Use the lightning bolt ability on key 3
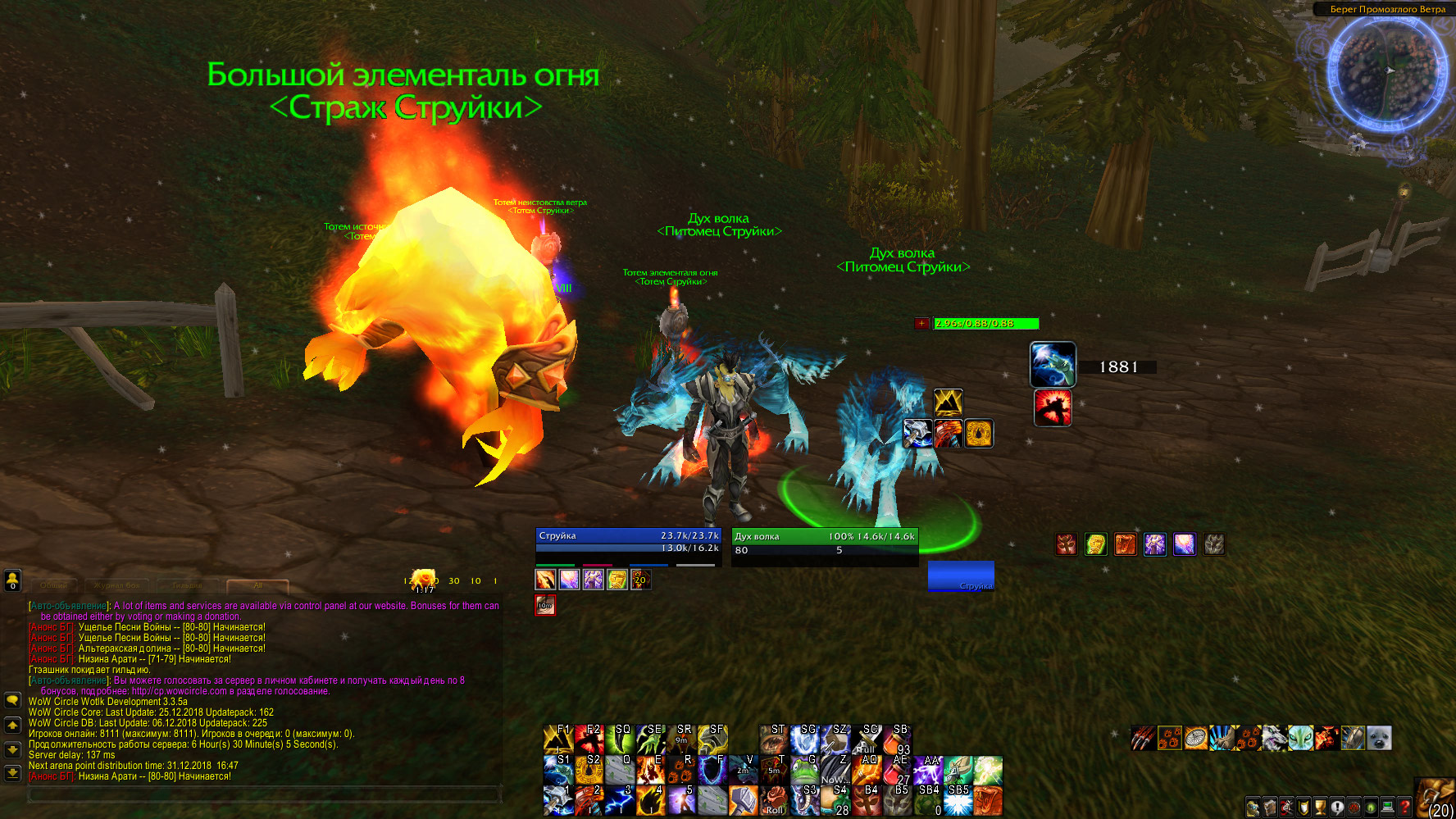The width and height of the screenshot is (1456, 819). (x=619, y=801)
